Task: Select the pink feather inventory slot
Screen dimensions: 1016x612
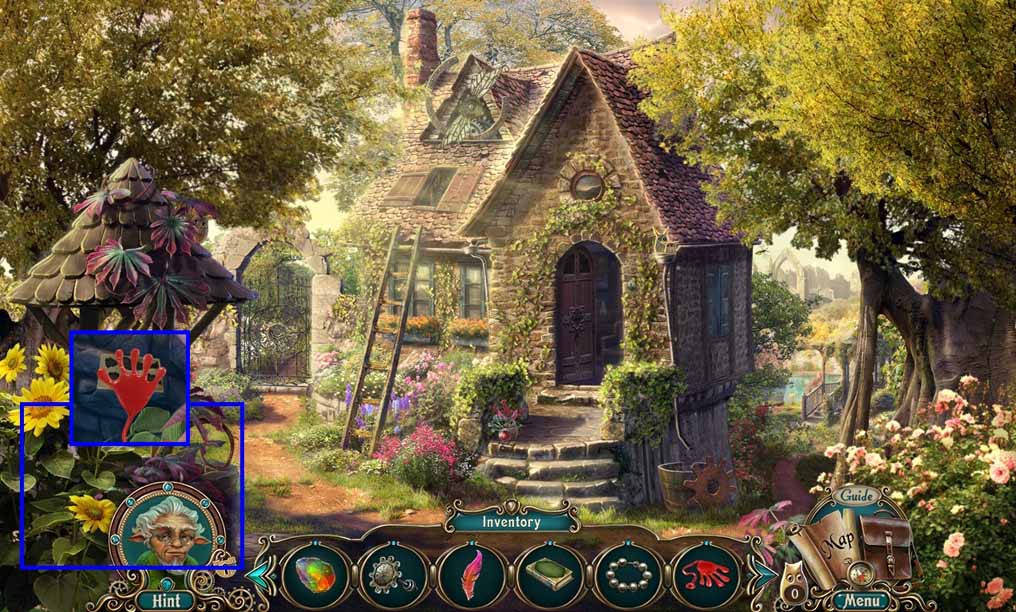Action: tap(471, 576)
